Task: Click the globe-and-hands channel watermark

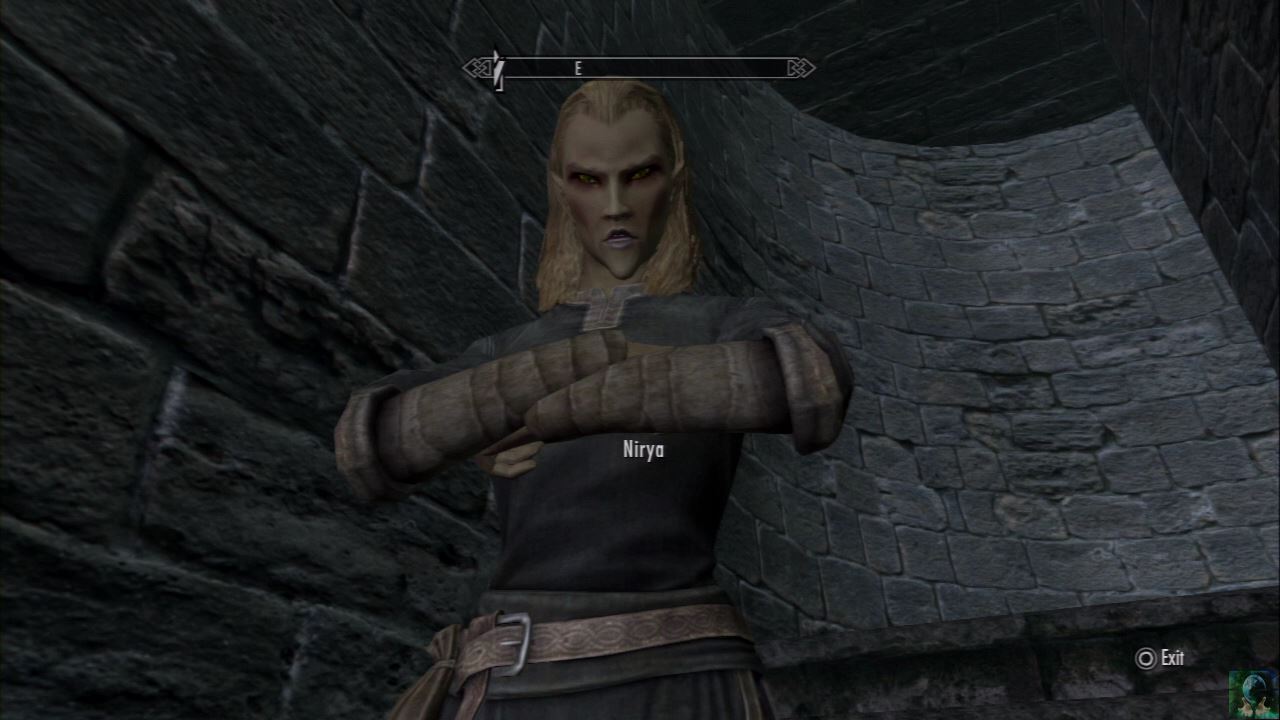Action: click(1253, 694)
